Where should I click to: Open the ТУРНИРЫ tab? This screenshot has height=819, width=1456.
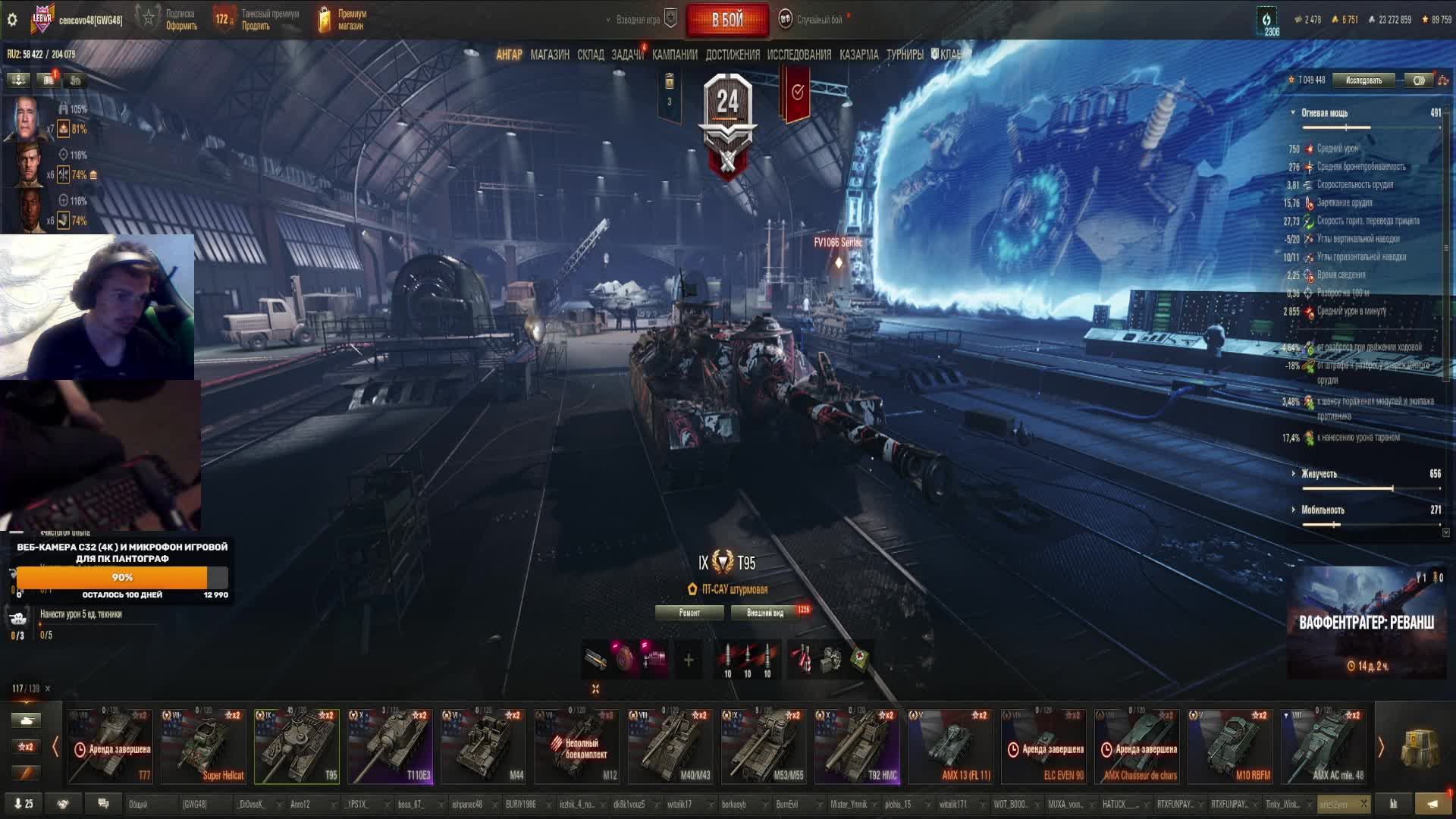(905, 55)
